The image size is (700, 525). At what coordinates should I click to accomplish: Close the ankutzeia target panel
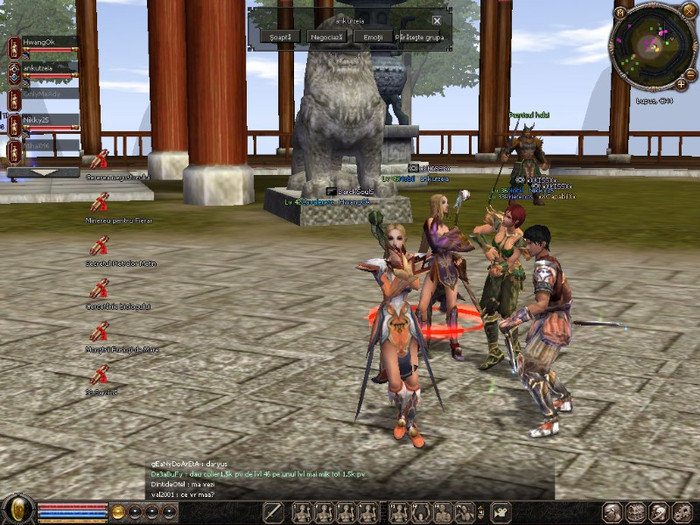click(x=437, y=20)
